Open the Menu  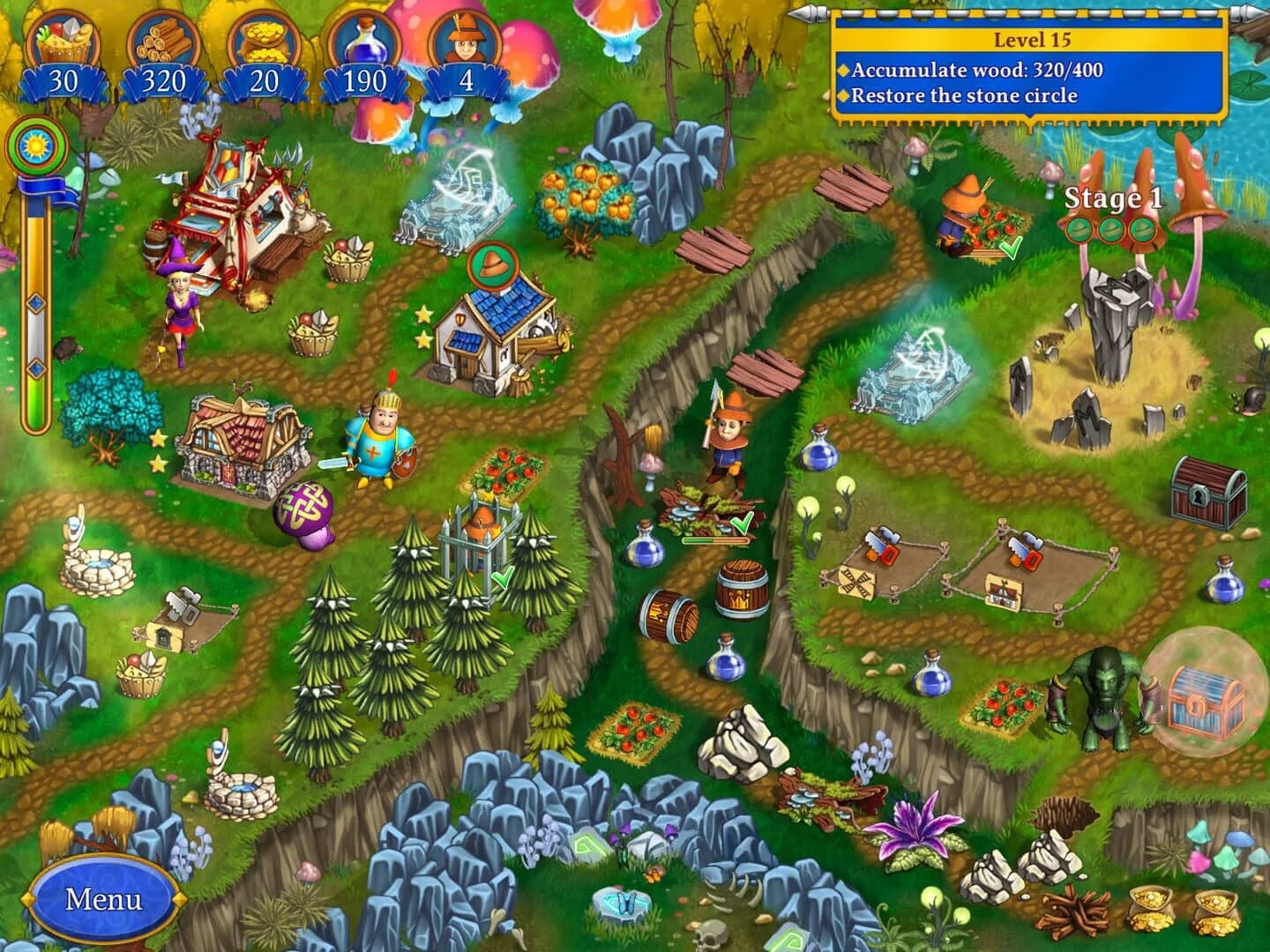(104, 900)
